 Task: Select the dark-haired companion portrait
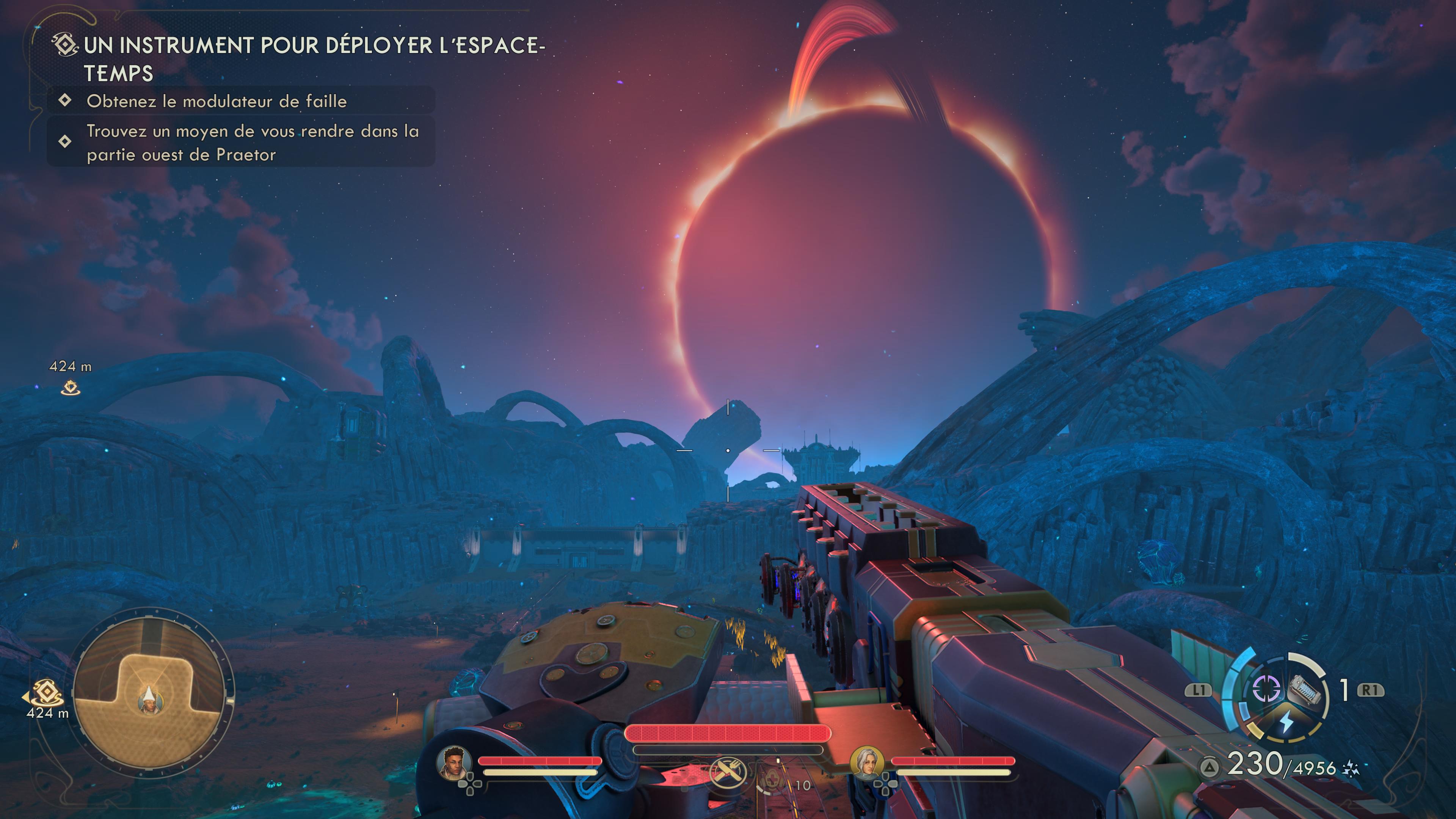pyautogui.click(x=455, y=763)
